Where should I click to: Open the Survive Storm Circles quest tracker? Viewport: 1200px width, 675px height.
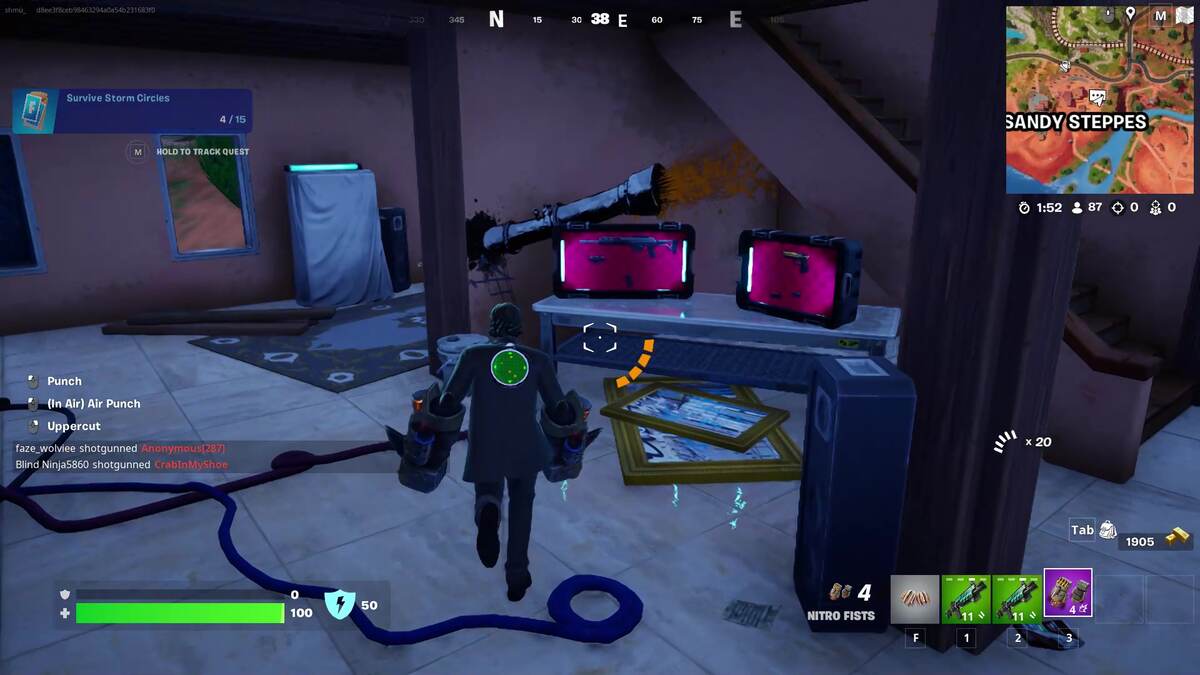pyautogui.click(x=132, y=109)
